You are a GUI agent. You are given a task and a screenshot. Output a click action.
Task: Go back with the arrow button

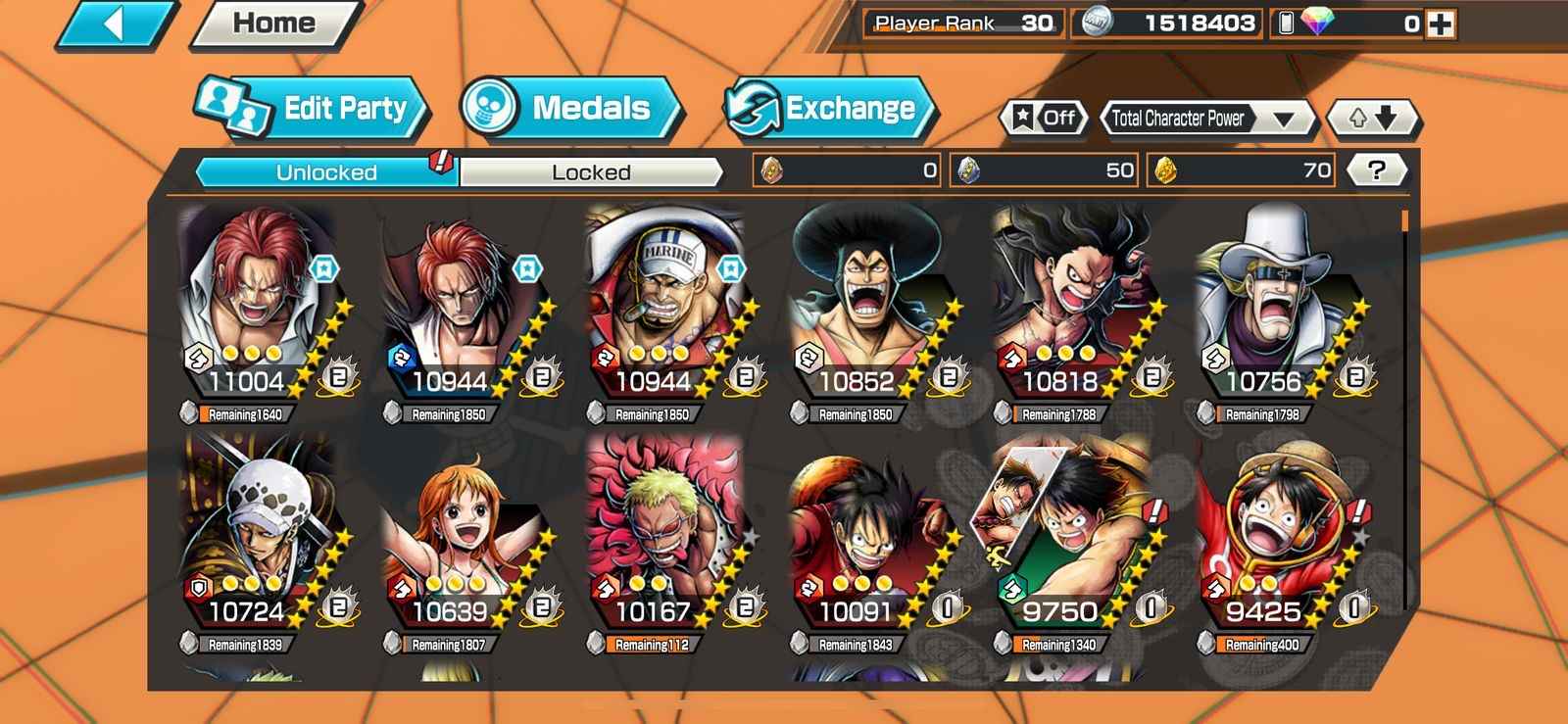[116, 24]
